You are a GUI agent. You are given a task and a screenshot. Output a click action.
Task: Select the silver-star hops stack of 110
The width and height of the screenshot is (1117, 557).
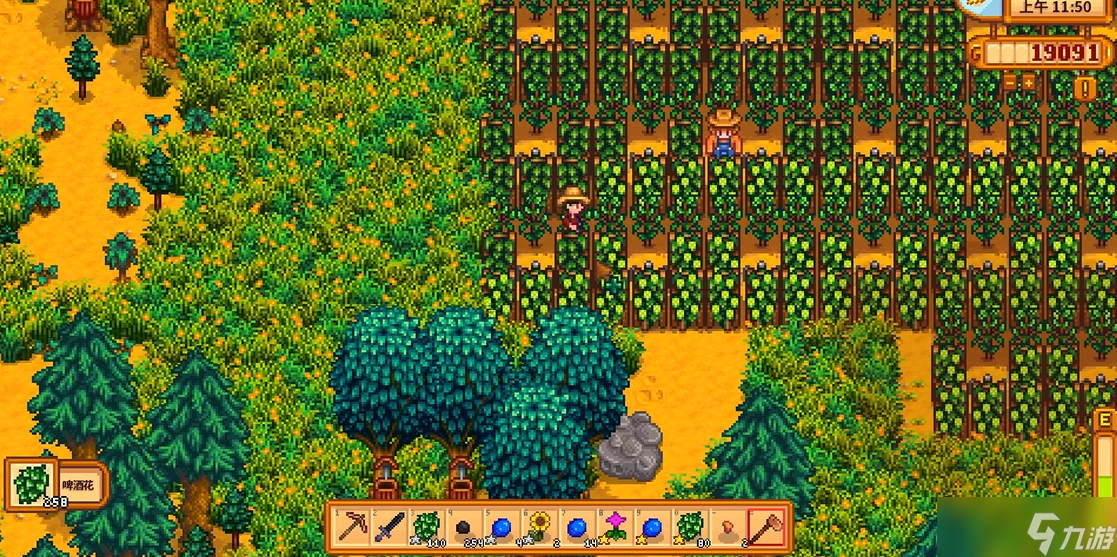426,525
